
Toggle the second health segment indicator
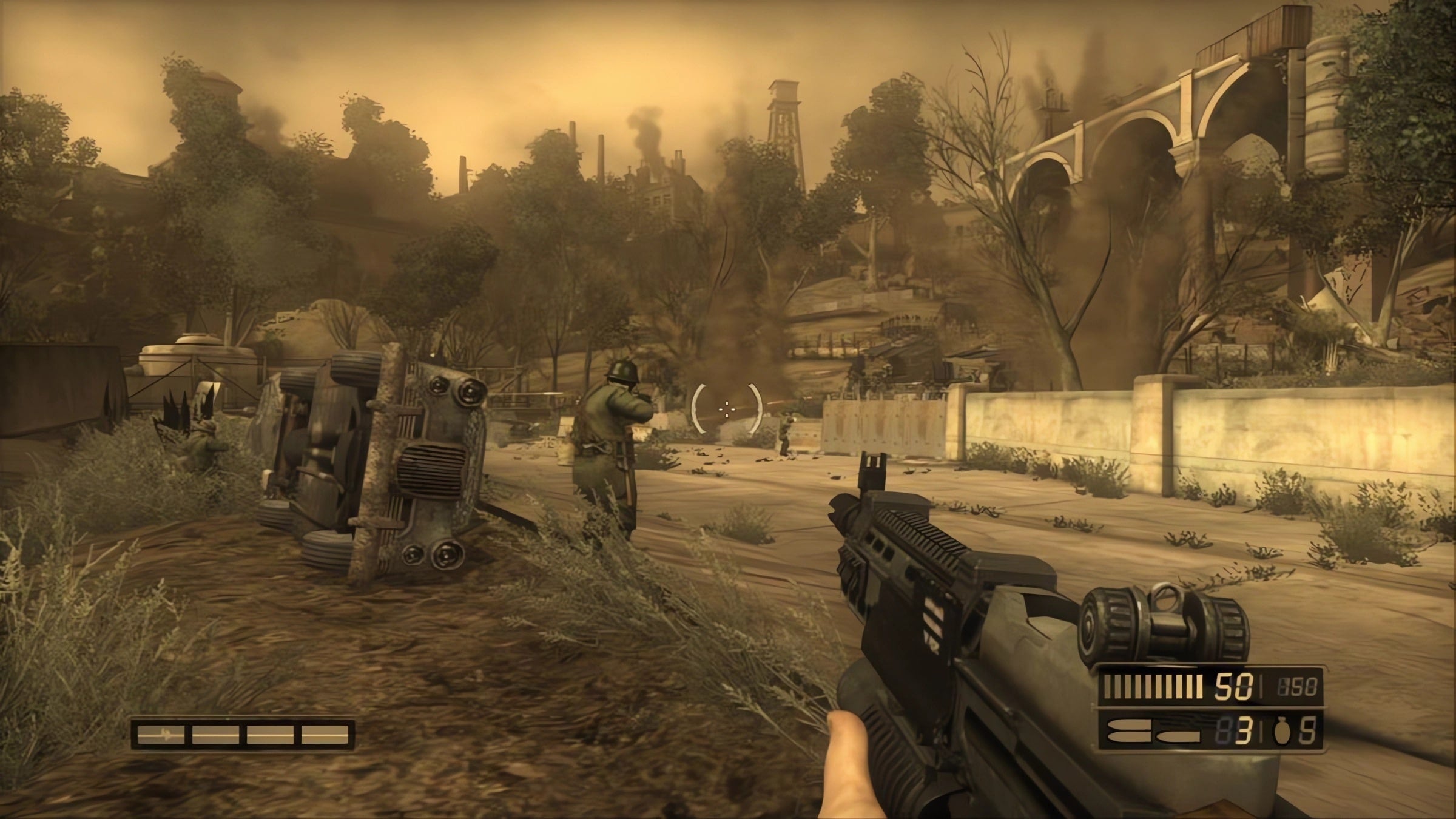tap(215, 736)
